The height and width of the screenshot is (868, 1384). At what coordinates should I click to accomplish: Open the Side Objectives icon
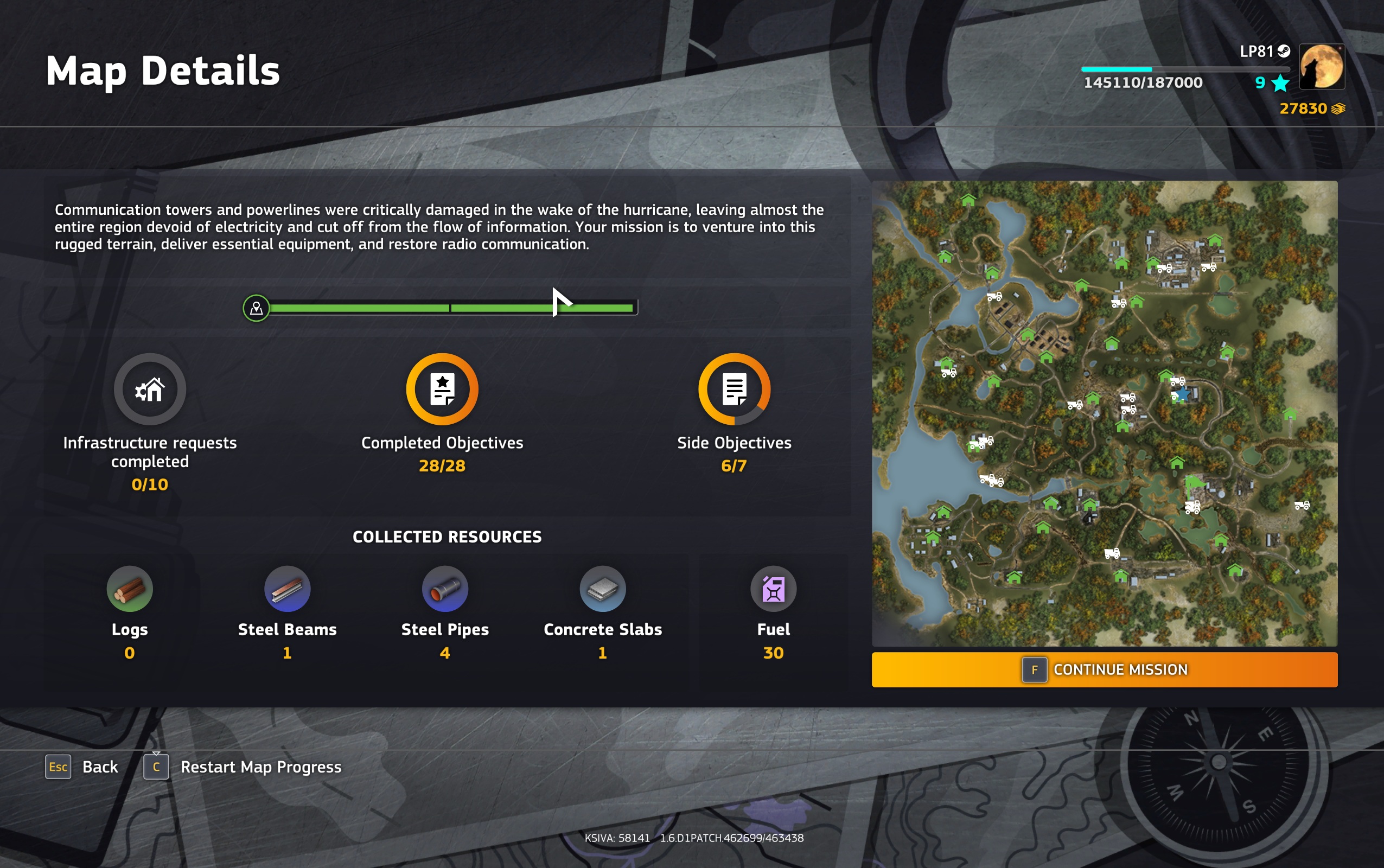[734, 388]
